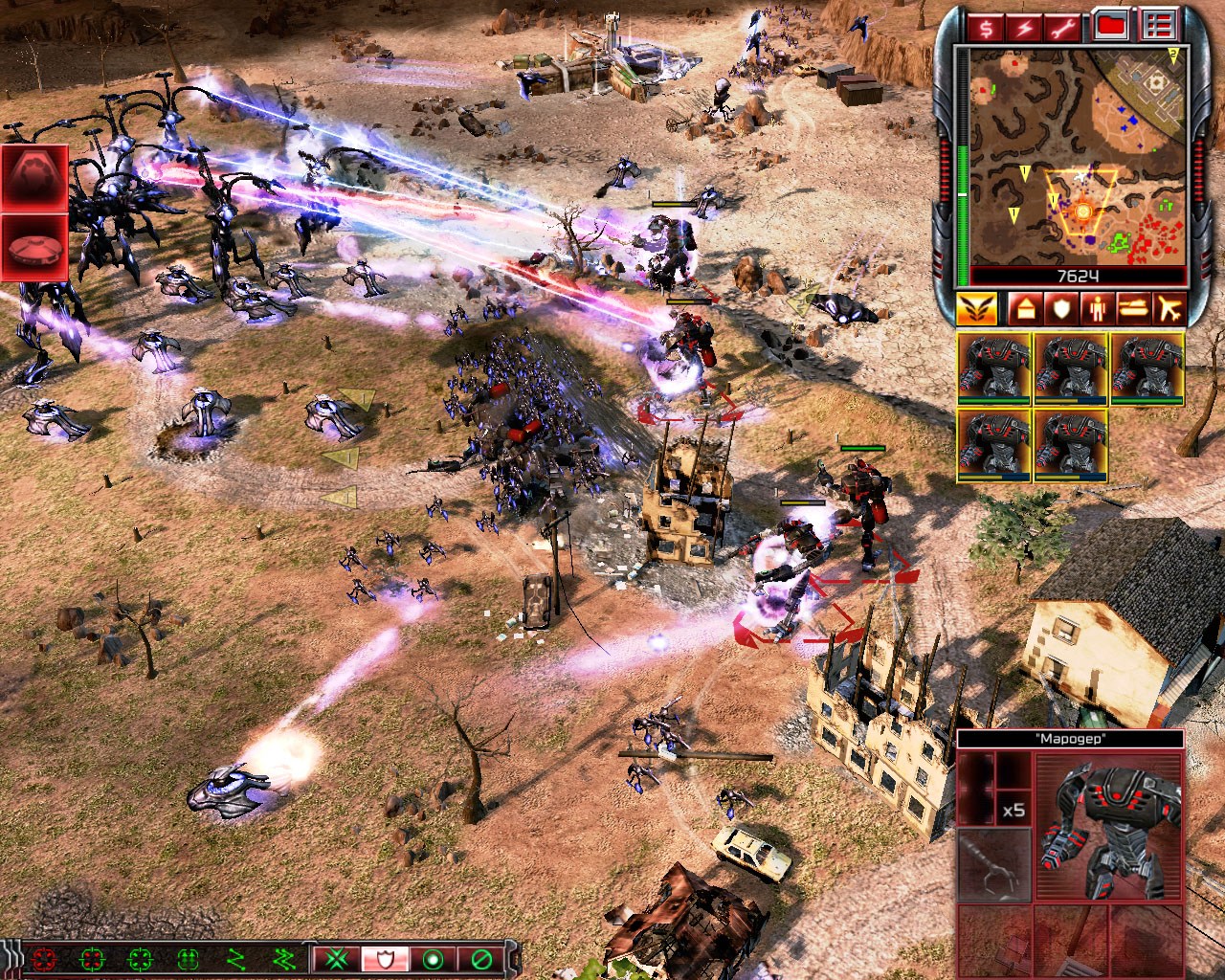Activate the grapple claw ability icon
1225x980 pixels.
993,864
